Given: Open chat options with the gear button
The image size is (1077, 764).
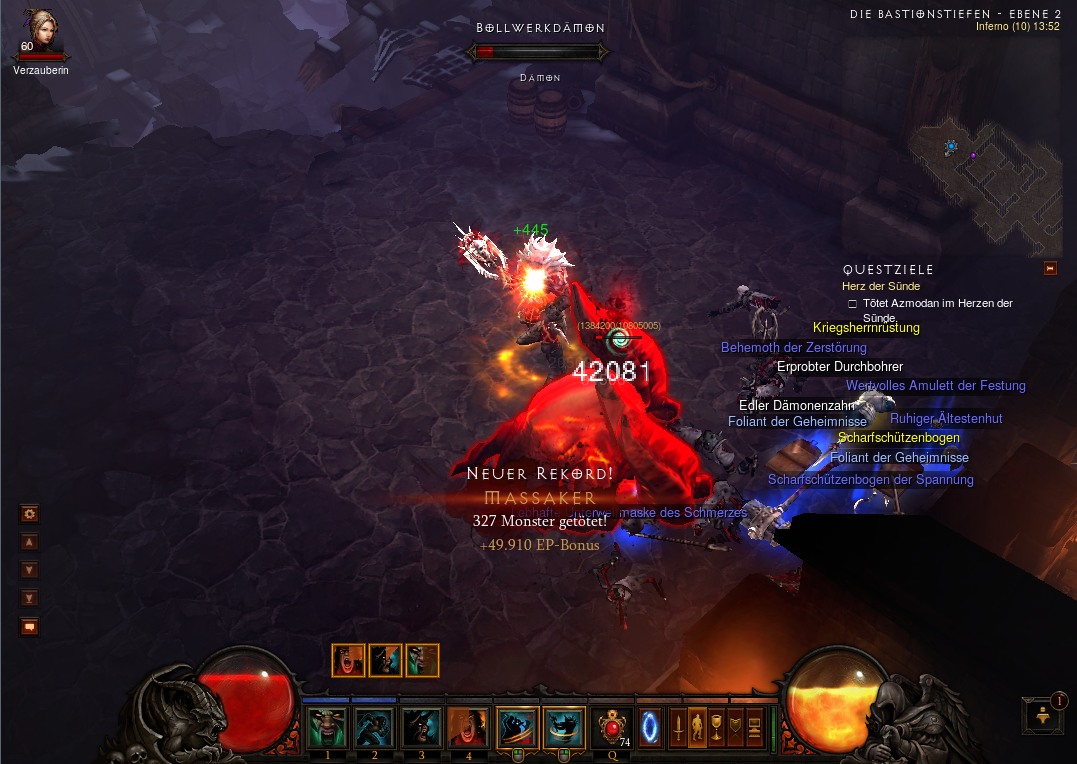Looking at the screenshot, I should 30,514.
